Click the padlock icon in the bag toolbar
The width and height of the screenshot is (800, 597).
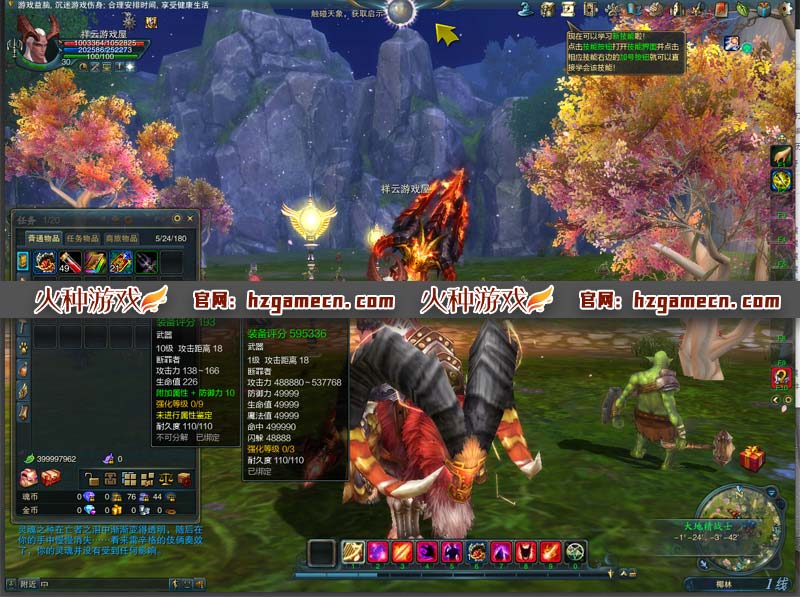point(90,480)
